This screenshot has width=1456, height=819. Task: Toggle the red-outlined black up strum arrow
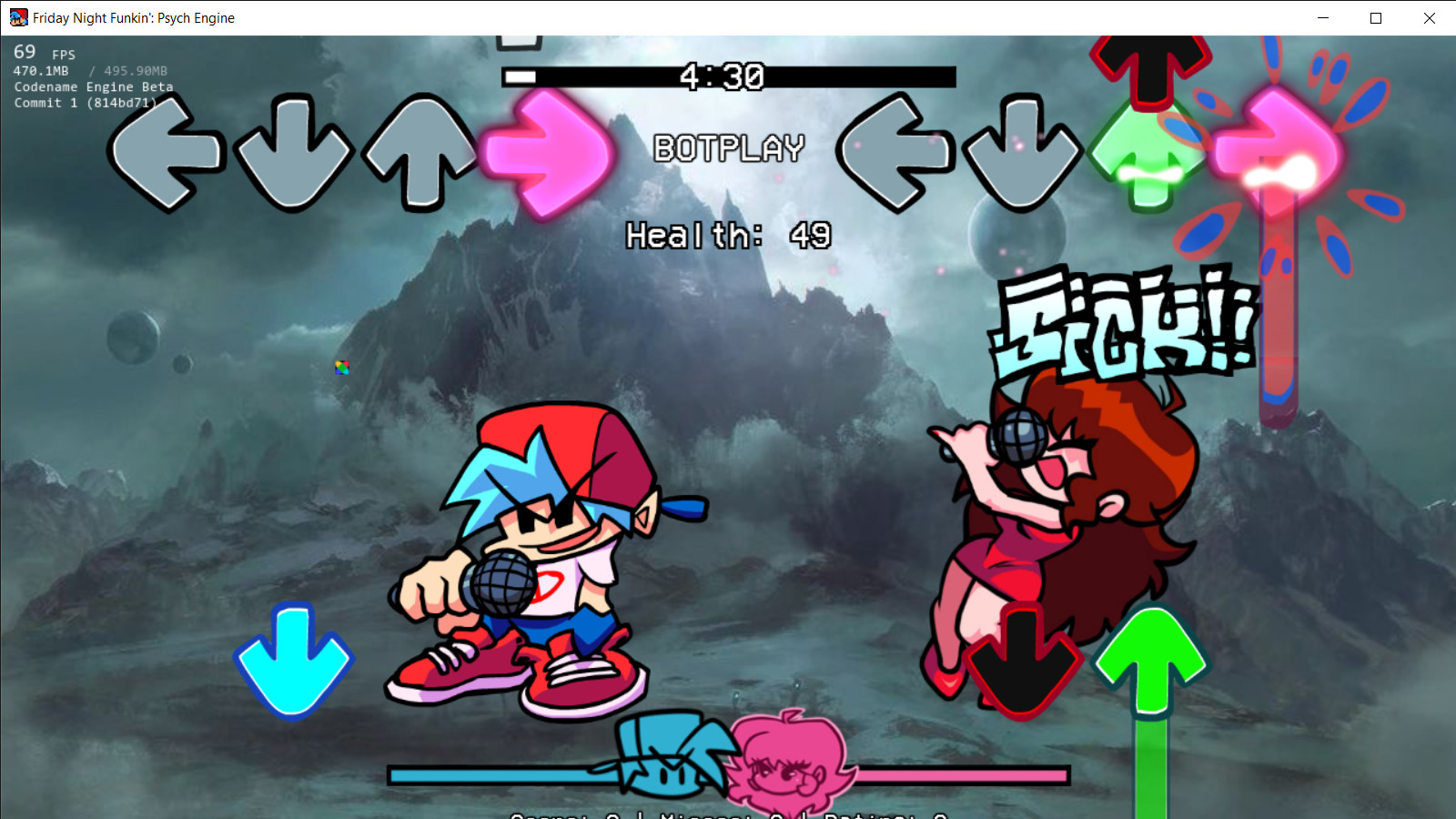[x=1148, y=66]
